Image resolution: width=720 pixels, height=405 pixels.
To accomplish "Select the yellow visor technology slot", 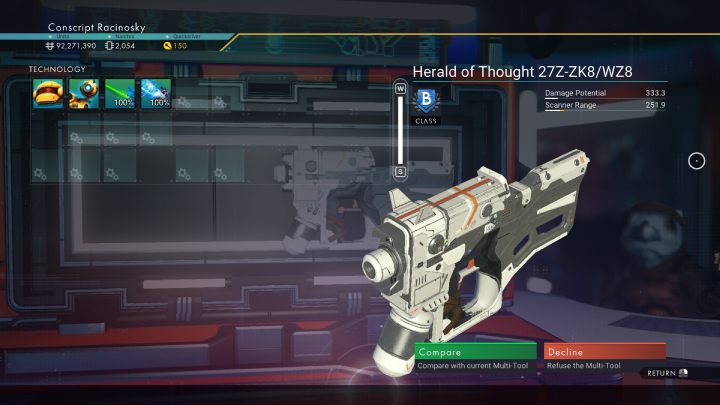I will click(47, 95).
